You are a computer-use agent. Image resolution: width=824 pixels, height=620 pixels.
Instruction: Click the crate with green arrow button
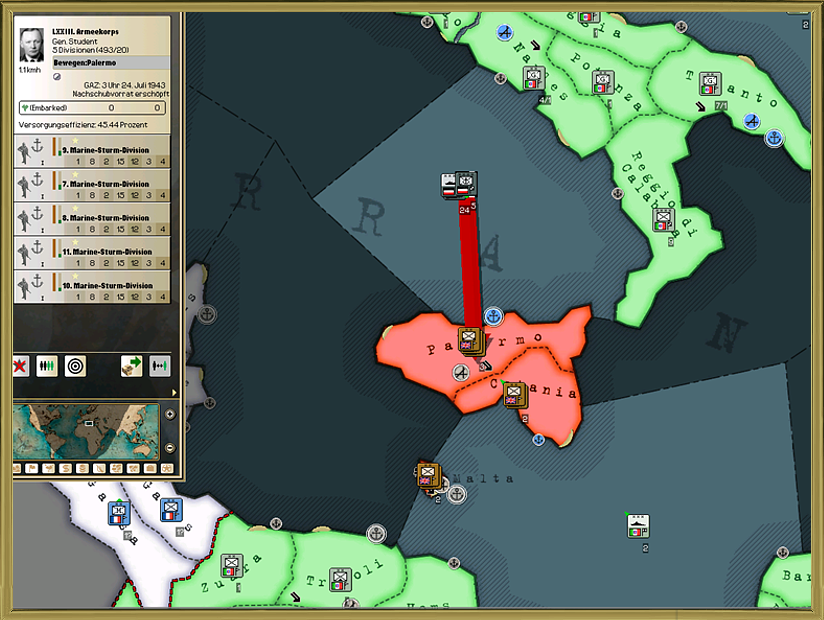pos(132,366)
